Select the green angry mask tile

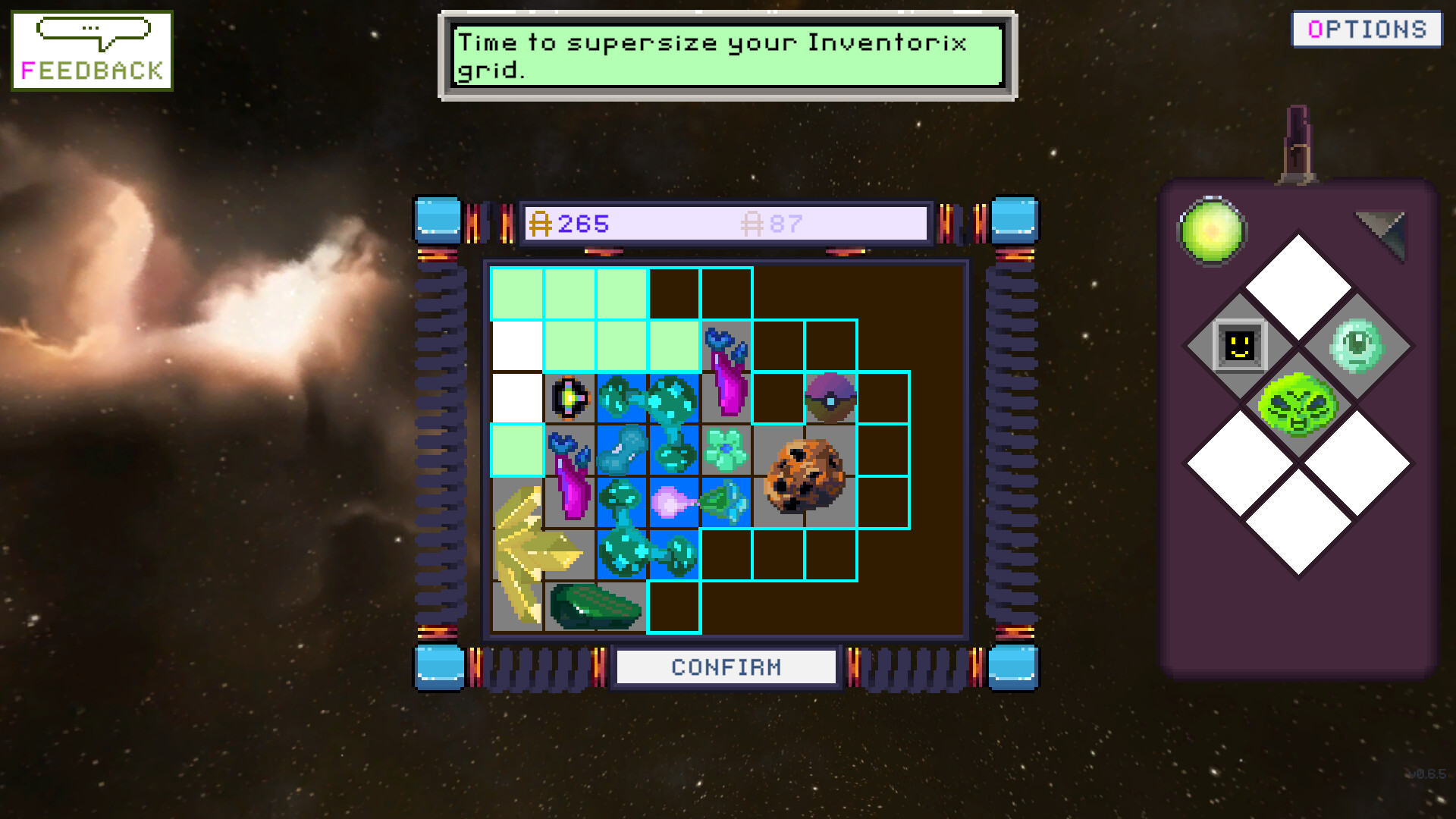[1298, 405]
